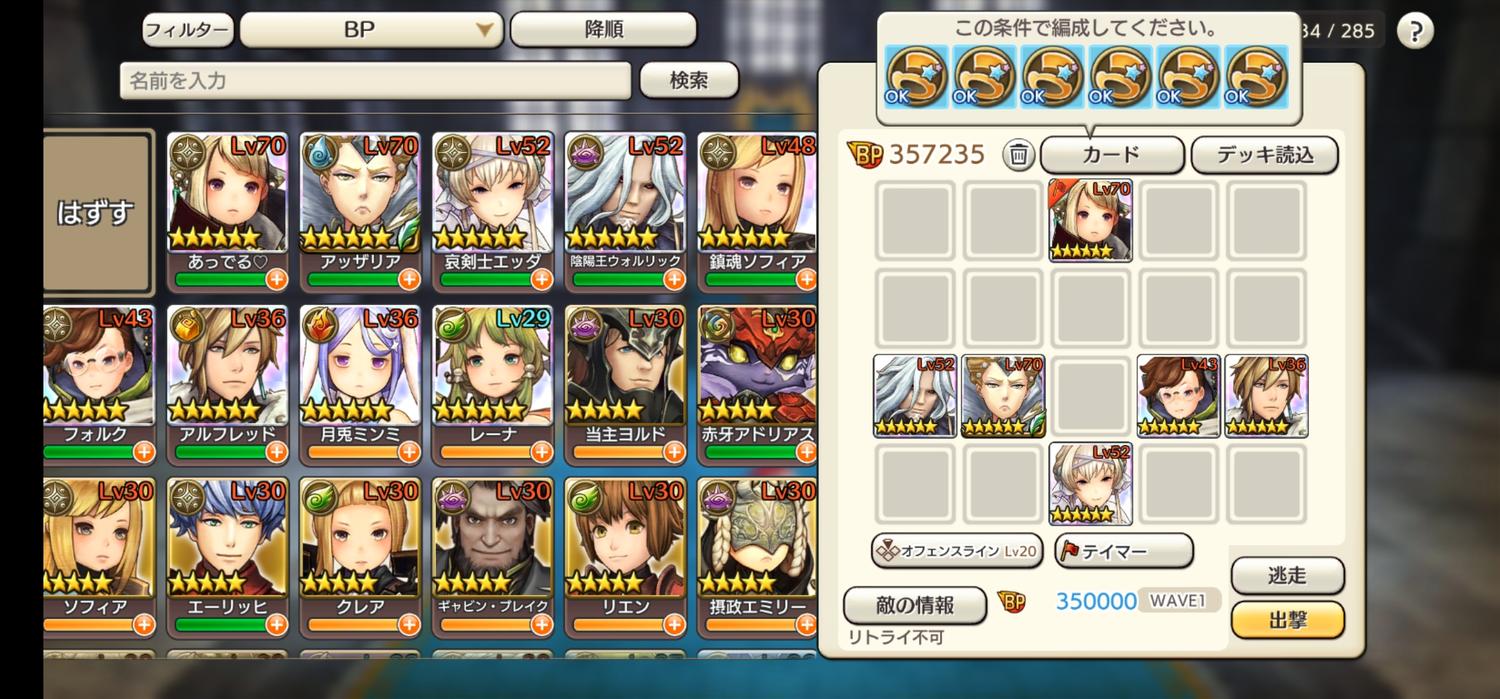Image resolution: width=1500 pixels, height=699 pixels.
Task: Clear the deck with the trash icon
Action: 1018,155
